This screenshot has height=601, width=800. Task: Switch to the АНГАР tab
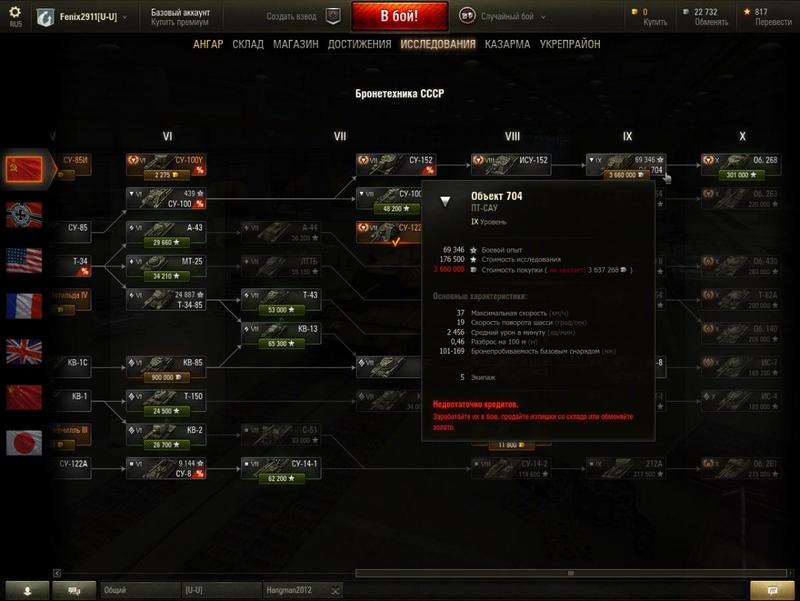[208, 45]
